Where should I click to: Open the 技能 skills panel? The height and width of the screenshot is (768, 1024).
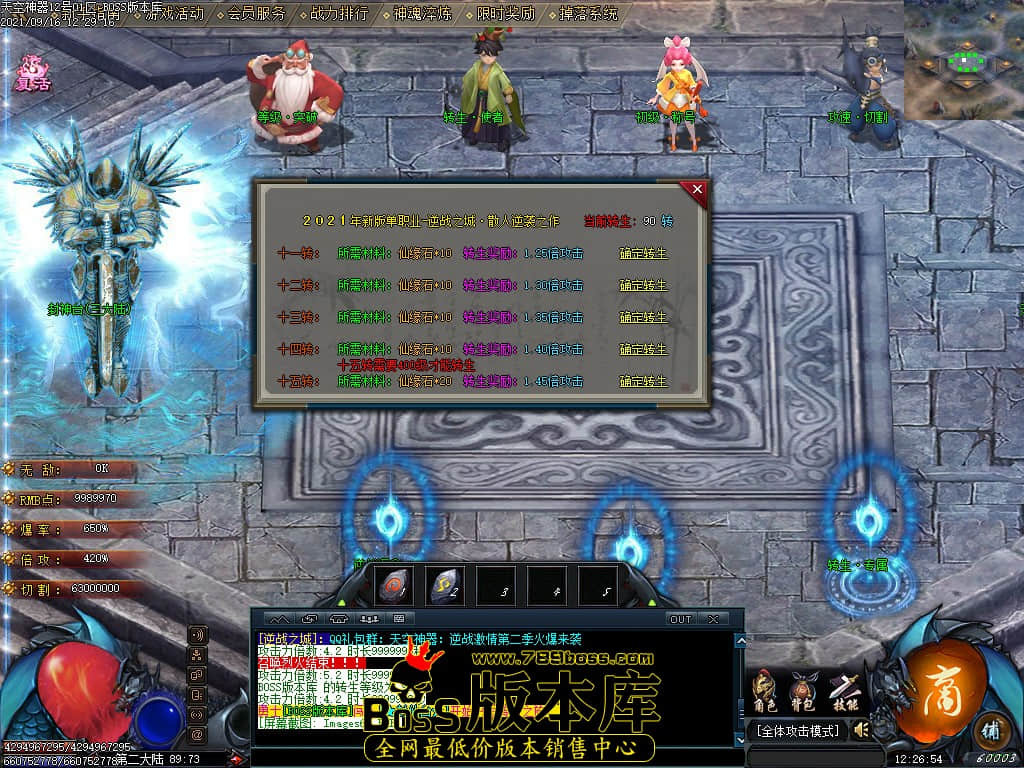click(844, 690)
